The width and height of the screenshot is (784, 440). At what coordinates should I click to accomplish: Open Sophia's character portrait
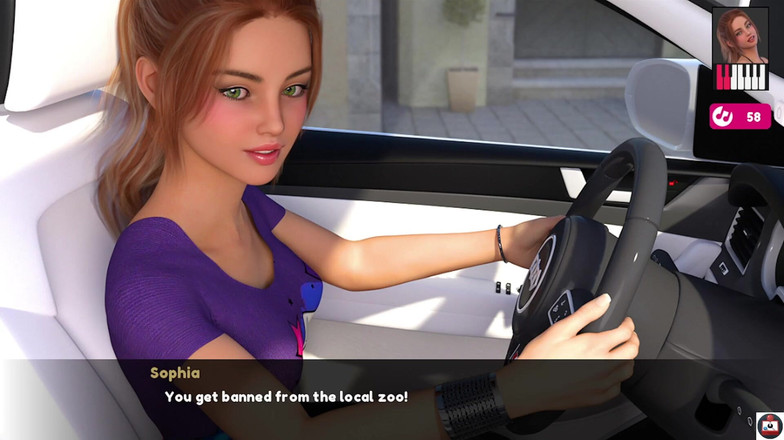[740, 34]
